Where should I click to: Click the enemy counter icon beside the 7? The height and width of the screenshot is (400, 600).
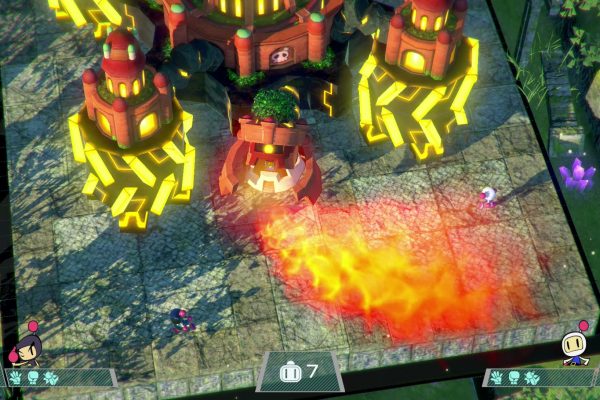(290, 371)
